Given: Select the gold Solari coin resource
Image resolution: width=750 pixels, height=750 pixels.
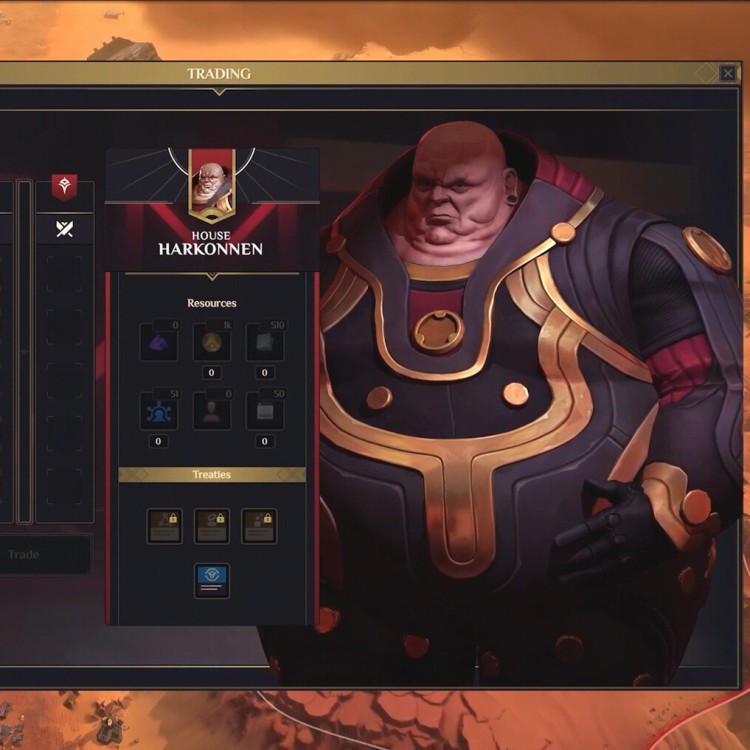Looking at the screenshot, I should [x=212, y=342].
